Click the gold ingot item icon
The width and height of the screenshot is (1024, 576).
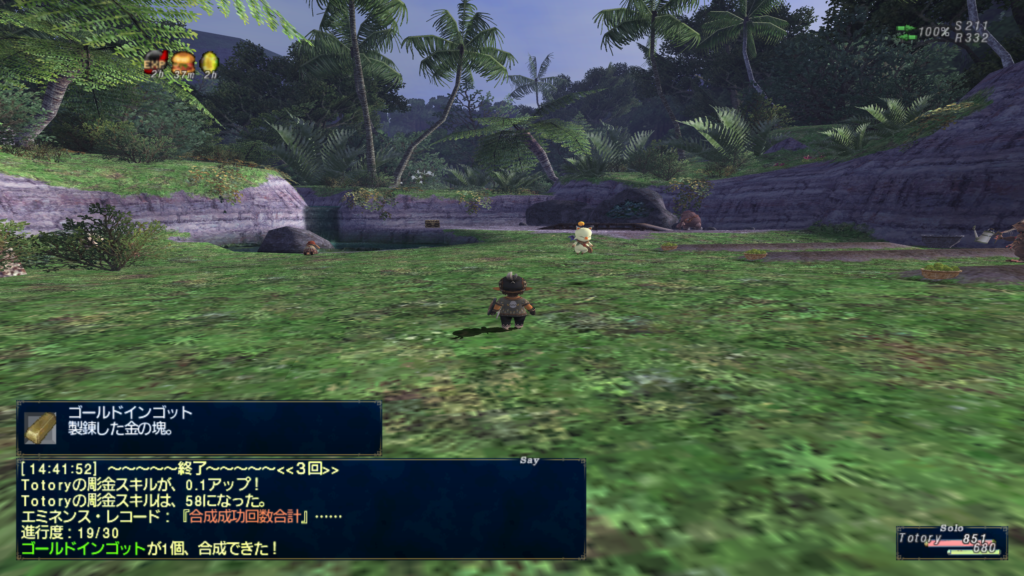(40, 427)
